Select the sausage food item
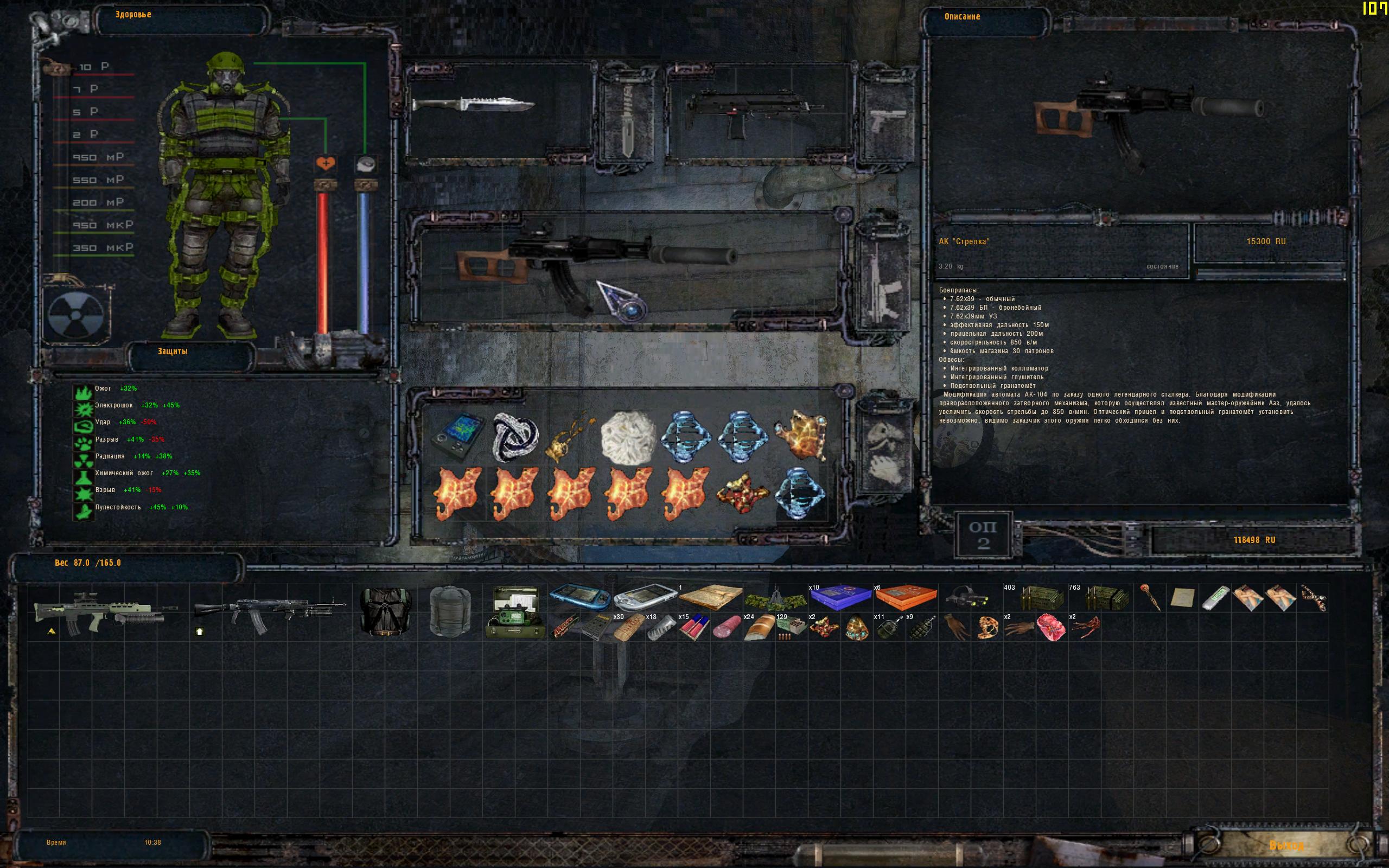Image resolution: width=1389 pixels, height=868 pixels. click(x=727, y=628)
